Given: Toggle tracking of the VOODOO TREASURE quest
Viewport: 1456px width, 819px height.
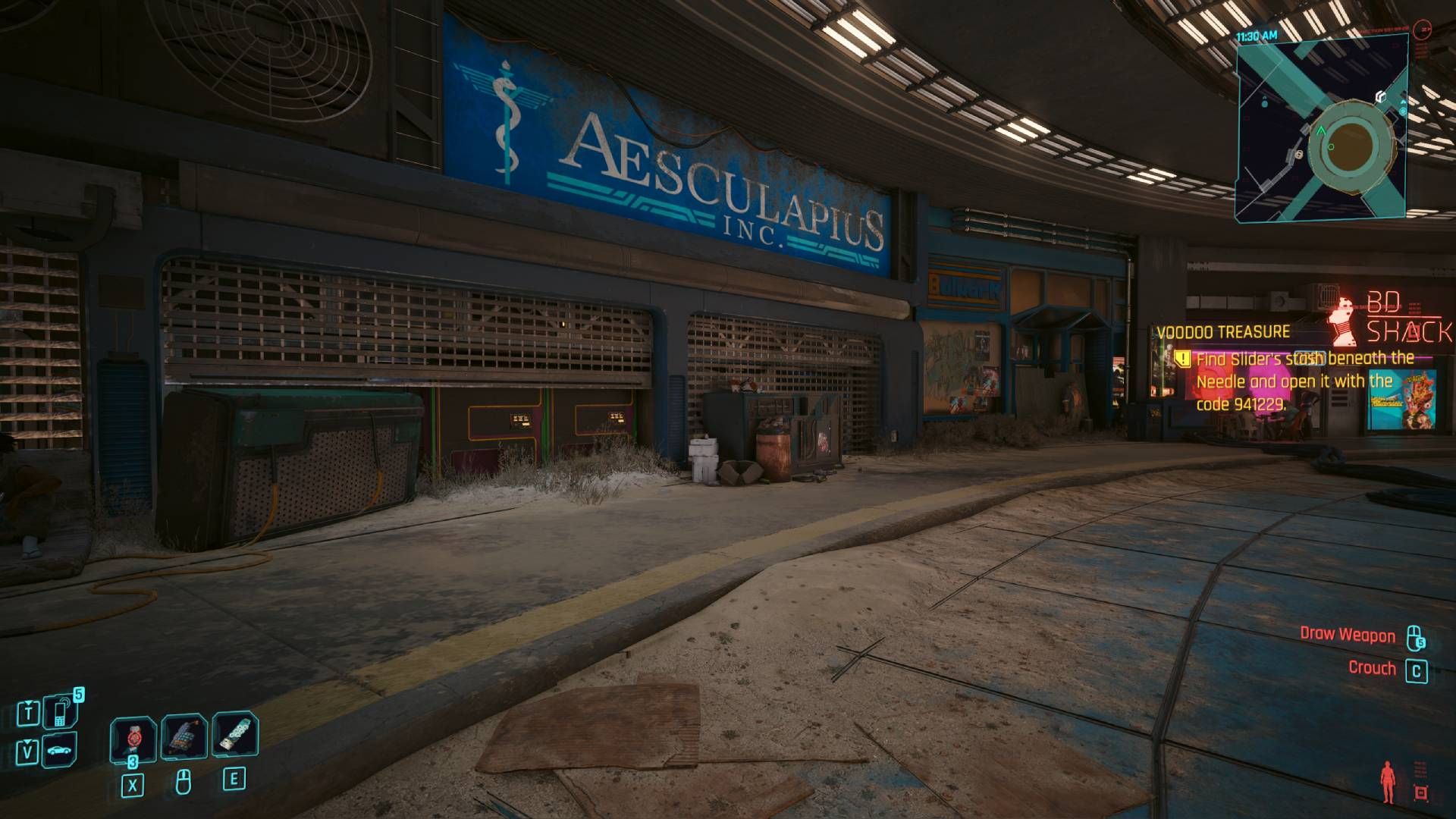Looking at the screenshot, I should point(1223,330).
